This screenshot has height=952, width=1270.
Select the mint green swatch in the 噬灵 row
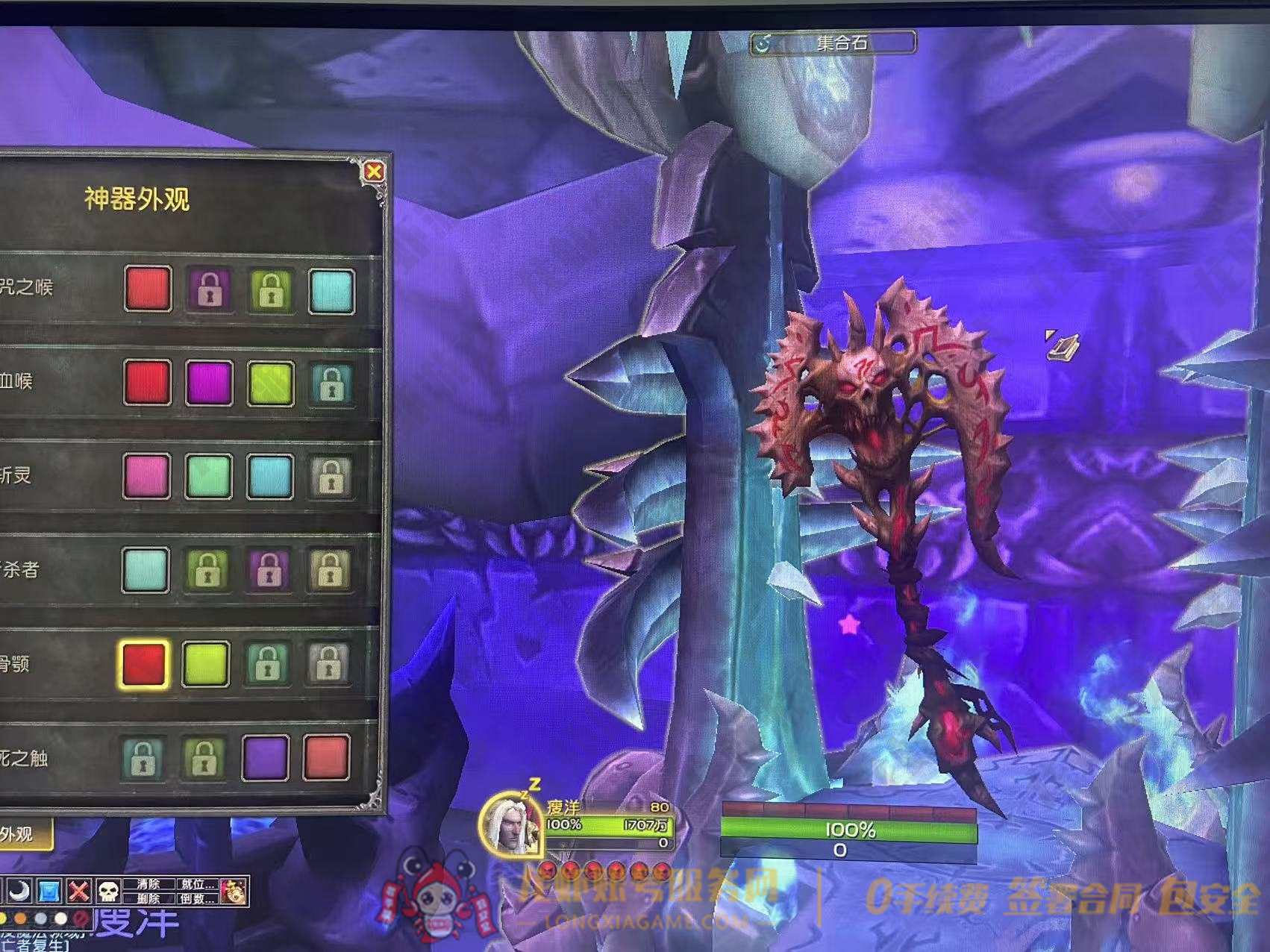click(x=208, y=477)
